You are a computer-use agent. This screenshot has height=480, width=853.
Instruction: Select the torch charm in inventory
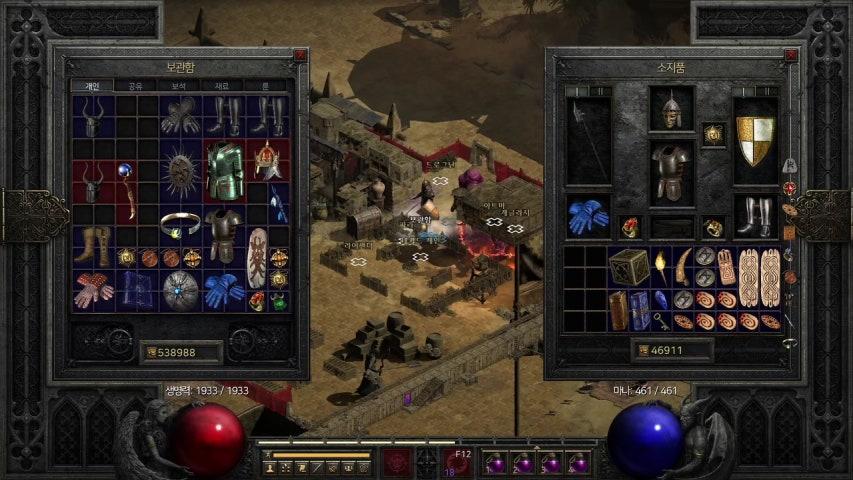pyautogui.click(x=661, y=266)
